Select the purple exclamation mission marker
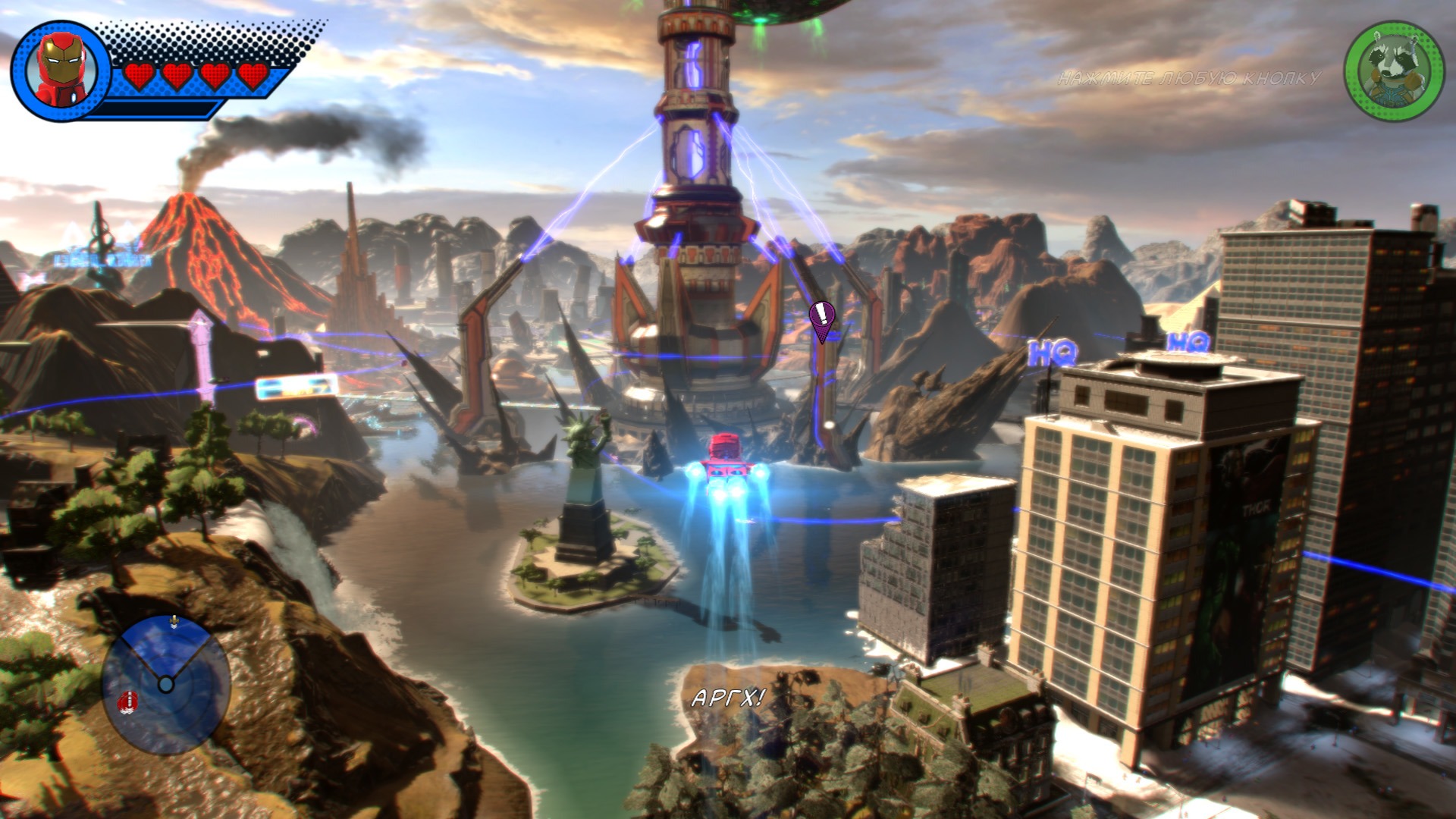This screenshot has width=1456, height=819. (x=821, y=318)
